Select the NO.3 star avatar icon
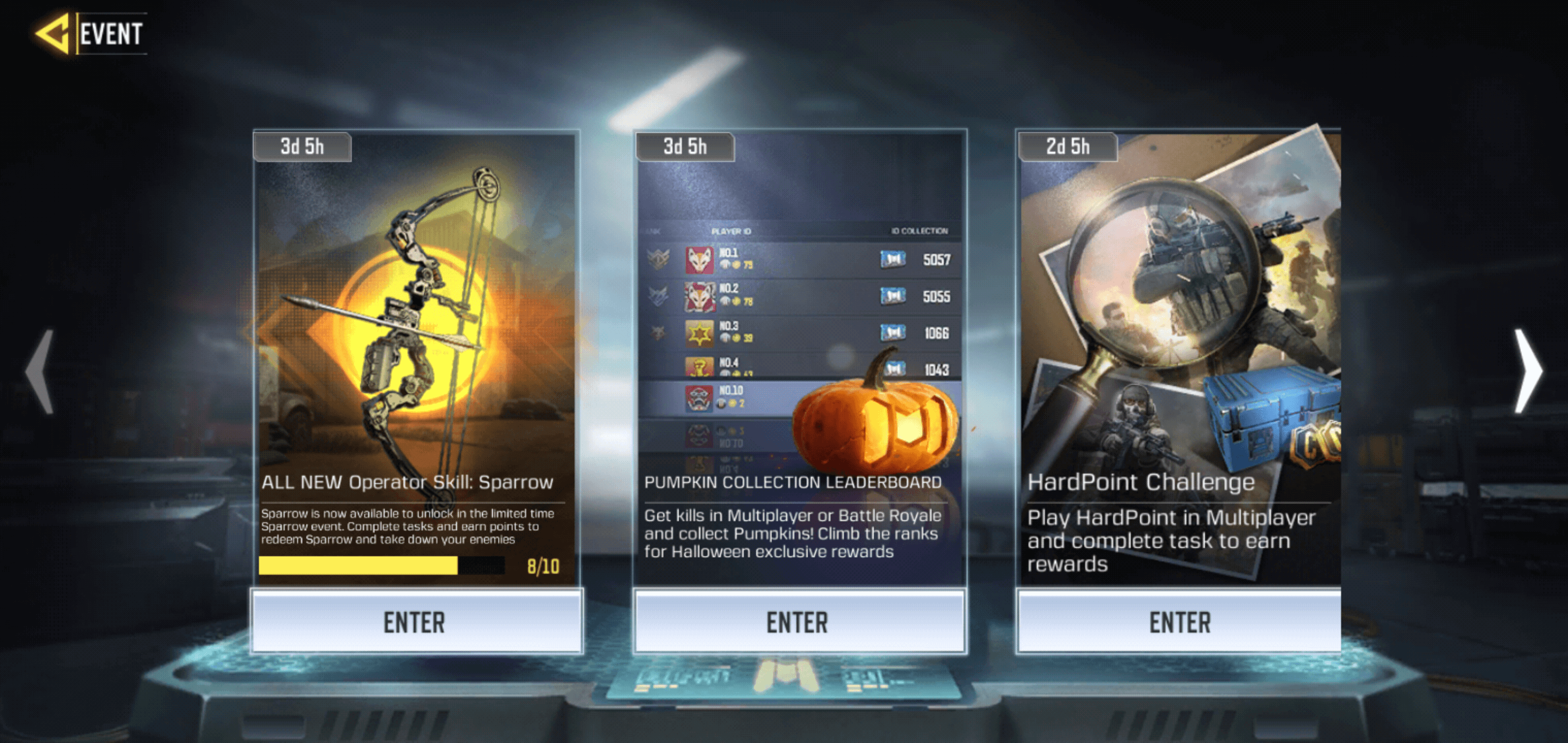Viewport: 1568px width, 743px height. coord(699,333)
